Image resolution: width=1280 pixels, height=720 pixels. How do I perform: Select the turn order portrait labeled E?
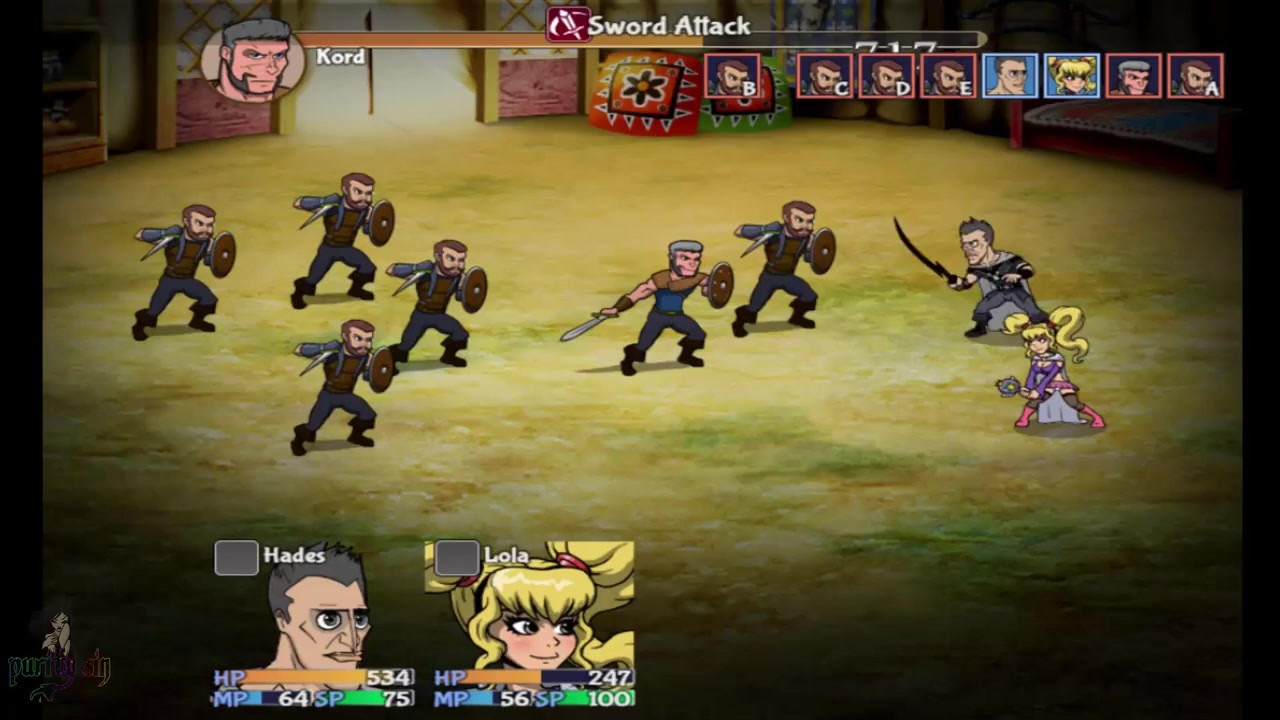948,76
